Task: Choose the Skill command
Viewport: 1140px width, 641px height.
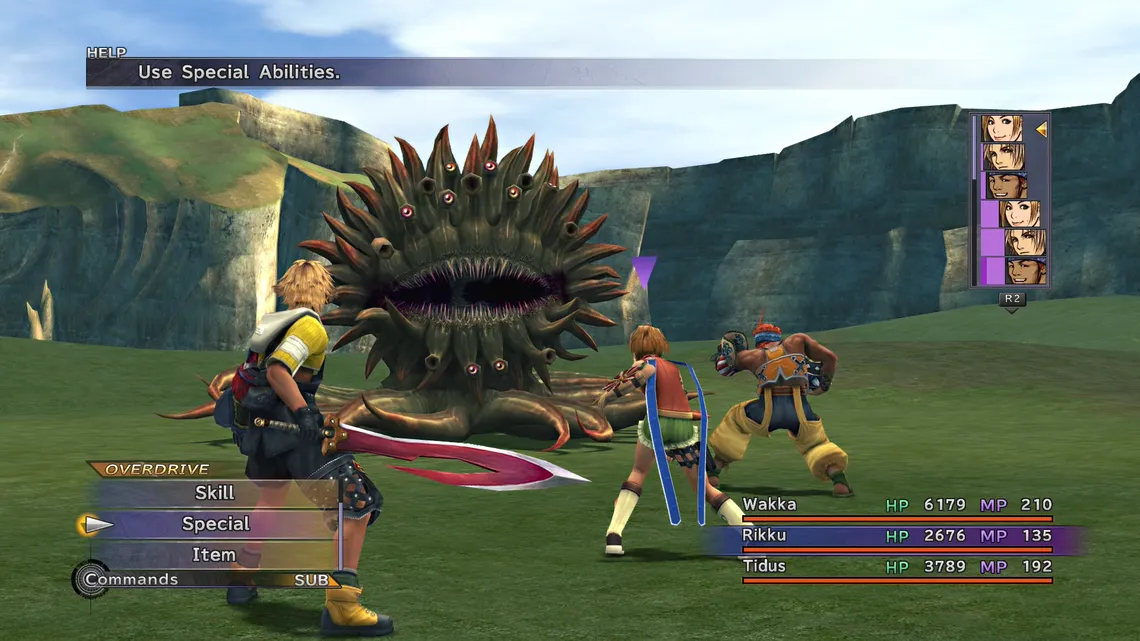Action: [214, 493]
